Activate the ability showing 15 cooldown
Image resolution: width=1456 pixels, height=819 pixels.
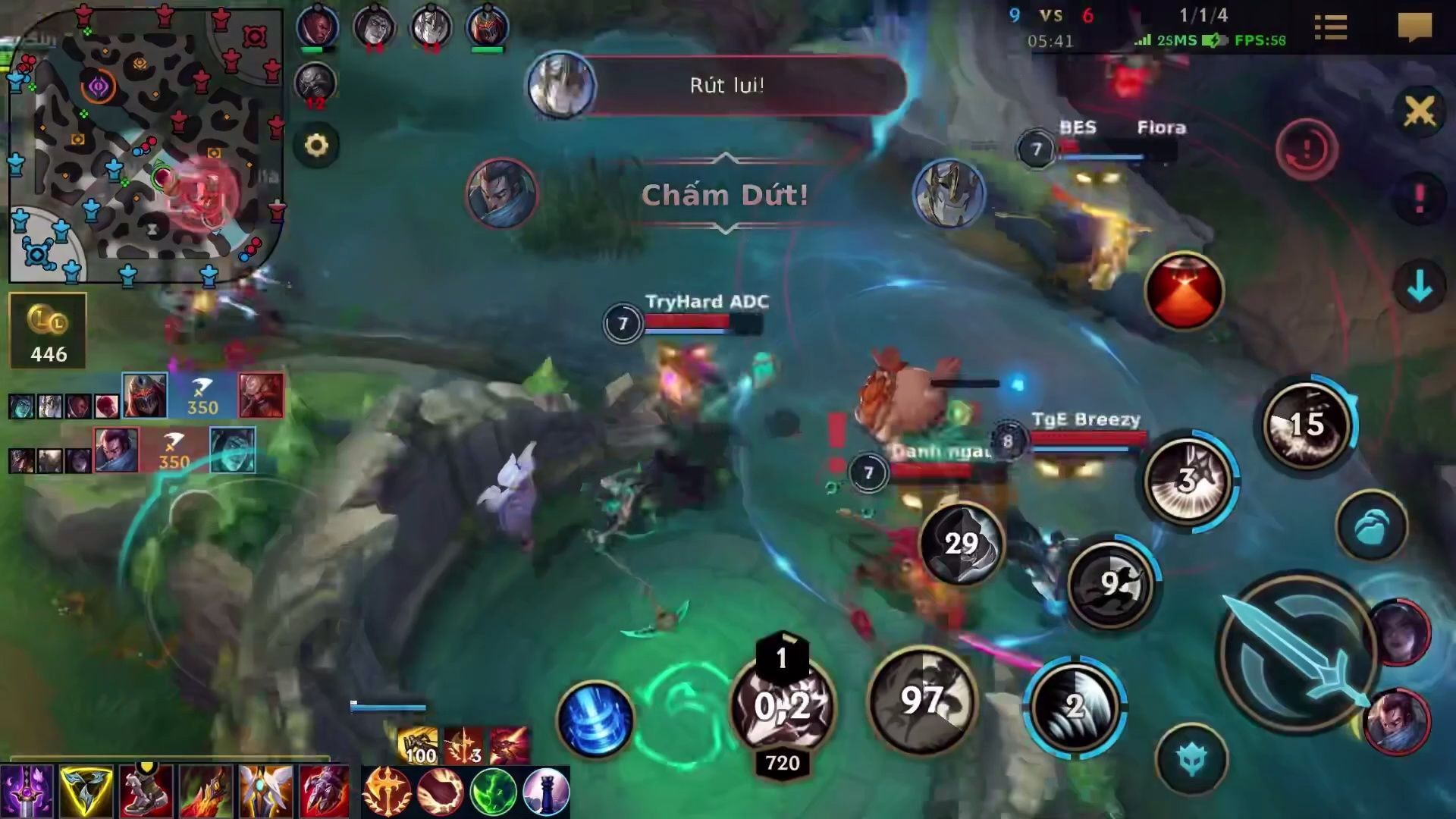click(1306, 425)
